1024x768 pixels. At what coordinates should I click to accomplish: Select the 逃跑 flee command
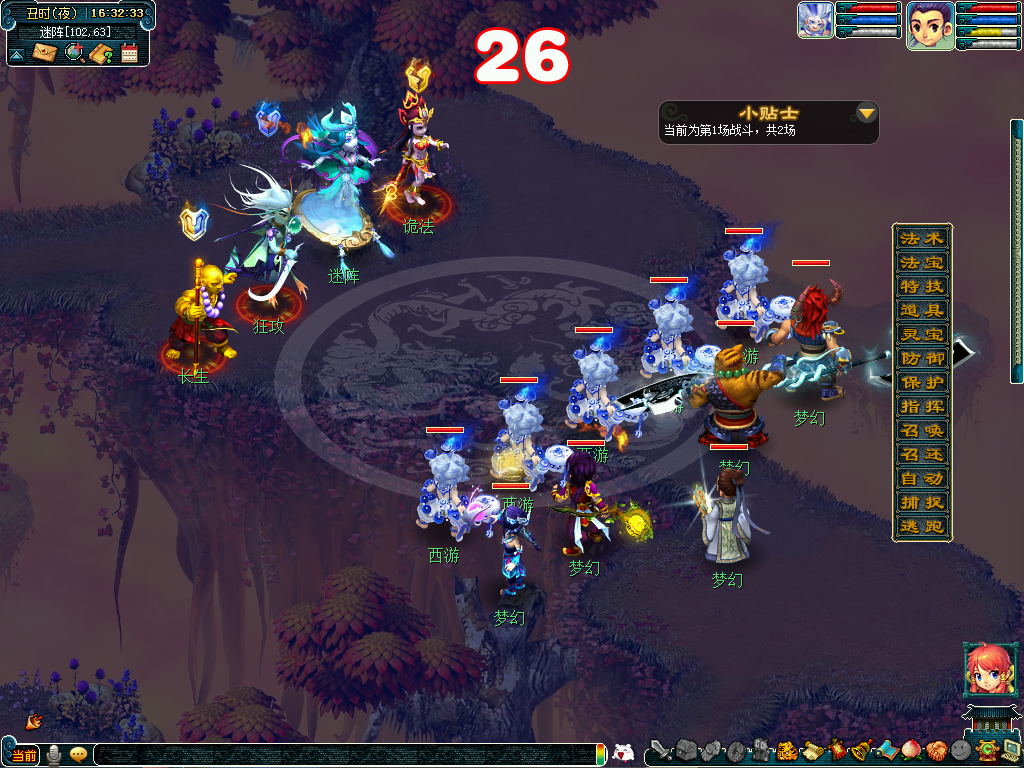click(x=921, y=527)
